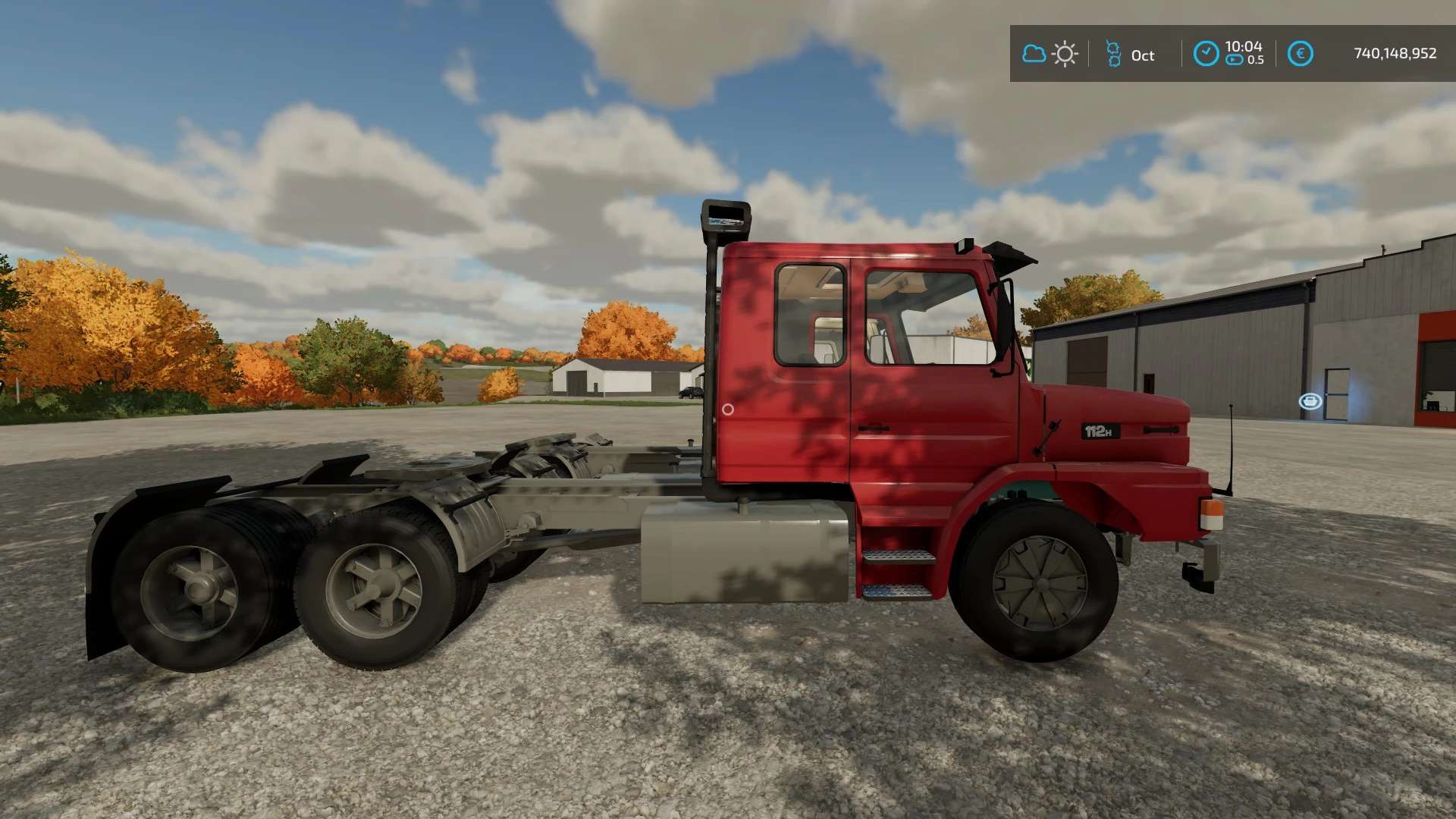Click the cloud weather forecast icon

click(1034, 54)
